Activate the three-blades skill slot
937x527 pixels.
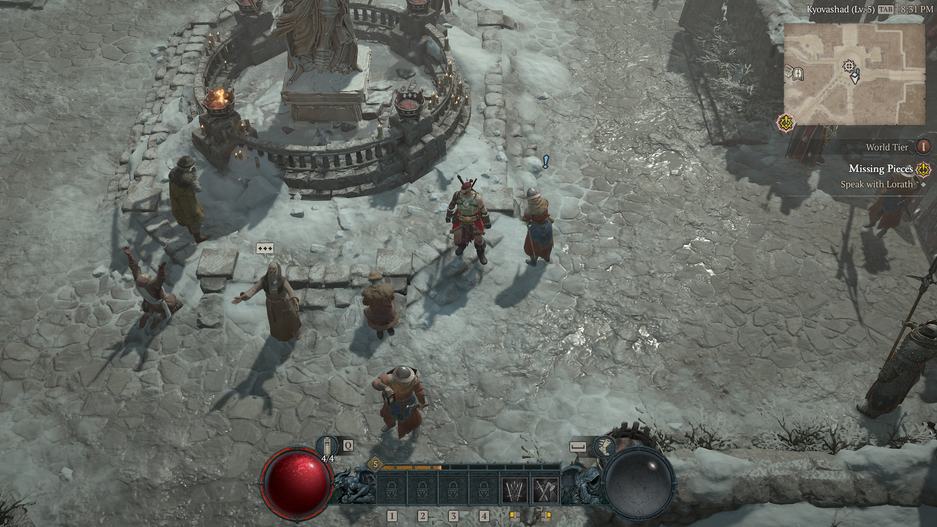514,490
